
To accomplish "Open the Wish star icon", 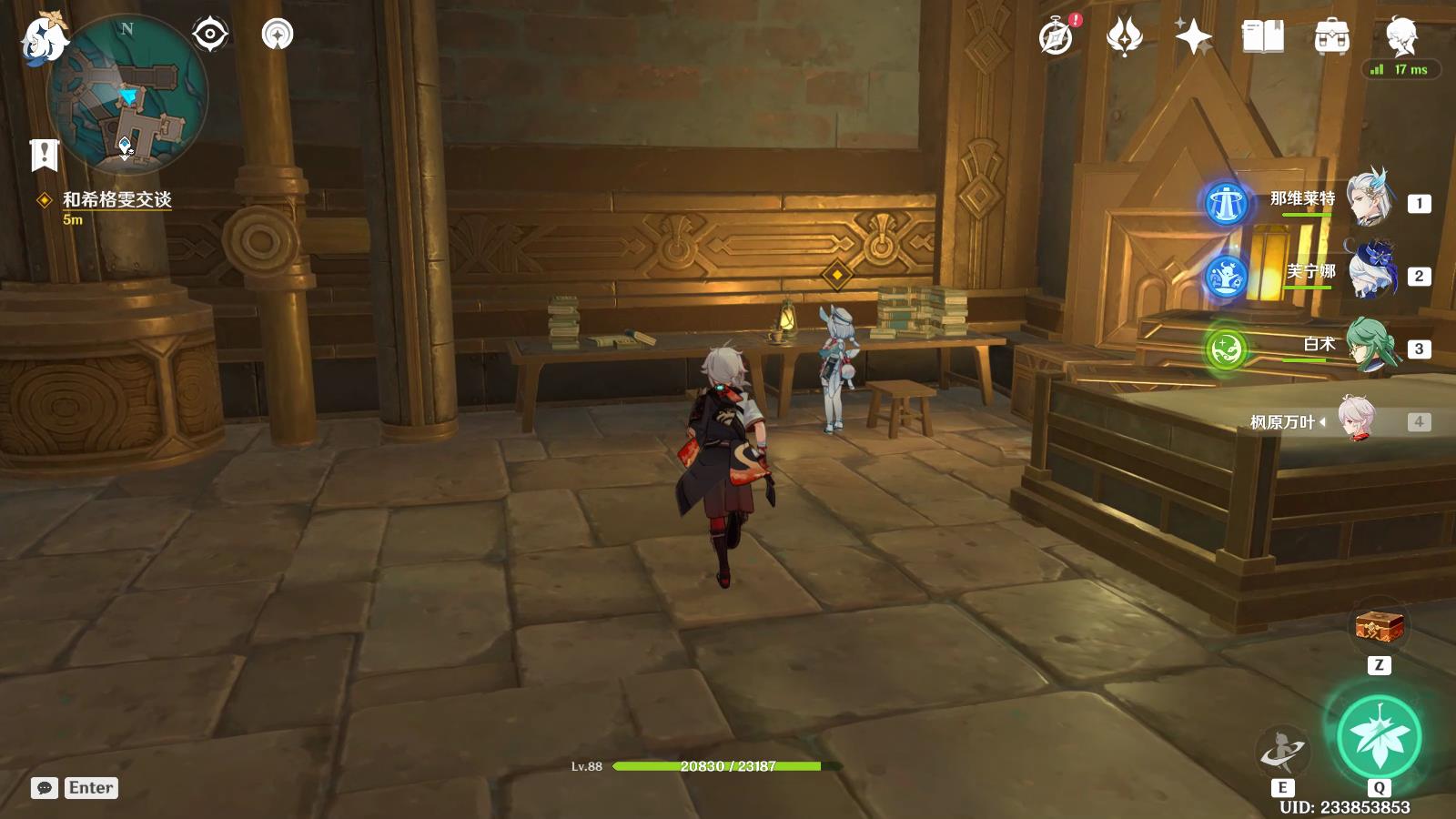I will point(1193,37).
